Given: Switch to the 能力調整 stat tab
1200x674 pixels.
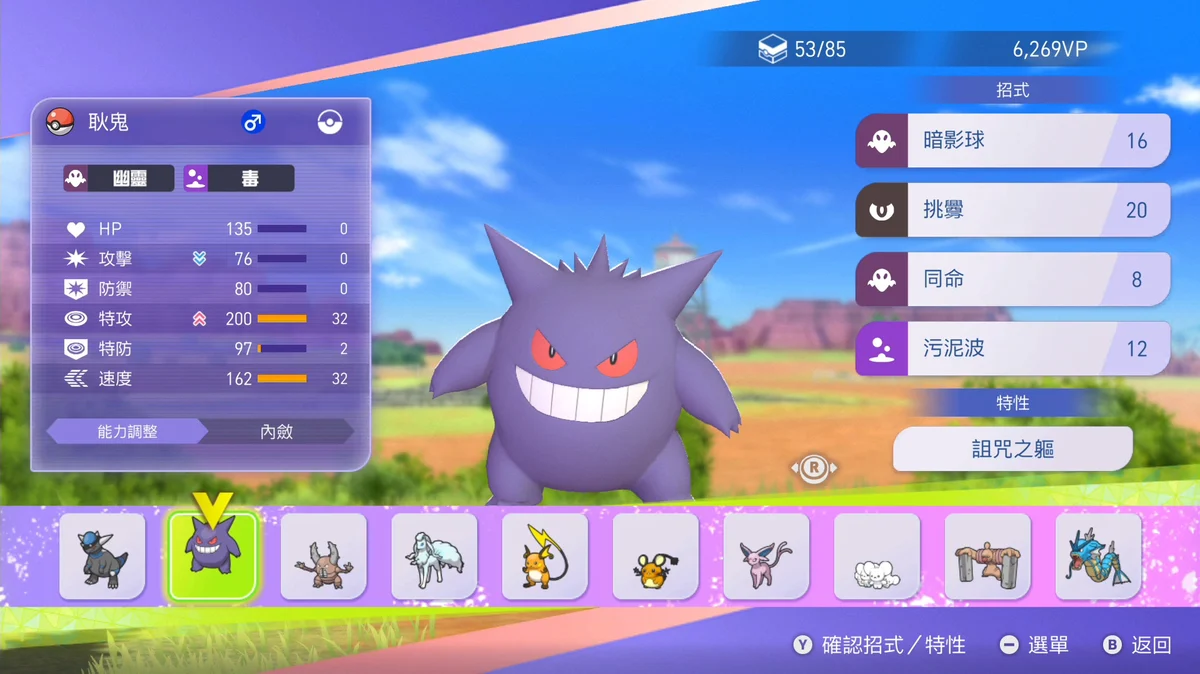Looking at the screenshot, I should point(127,432).
